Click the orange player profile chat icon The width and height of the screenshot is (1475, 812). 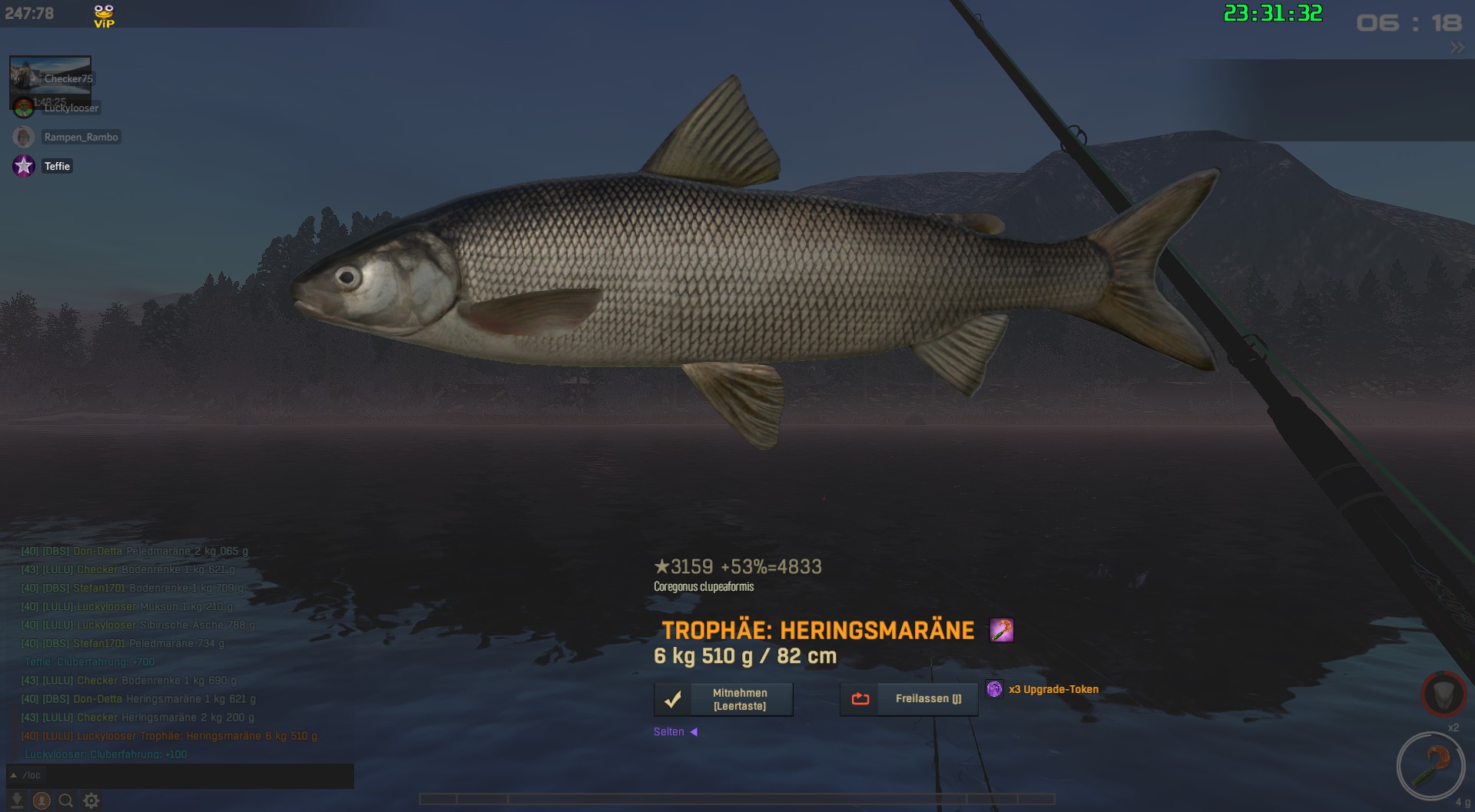41,800
